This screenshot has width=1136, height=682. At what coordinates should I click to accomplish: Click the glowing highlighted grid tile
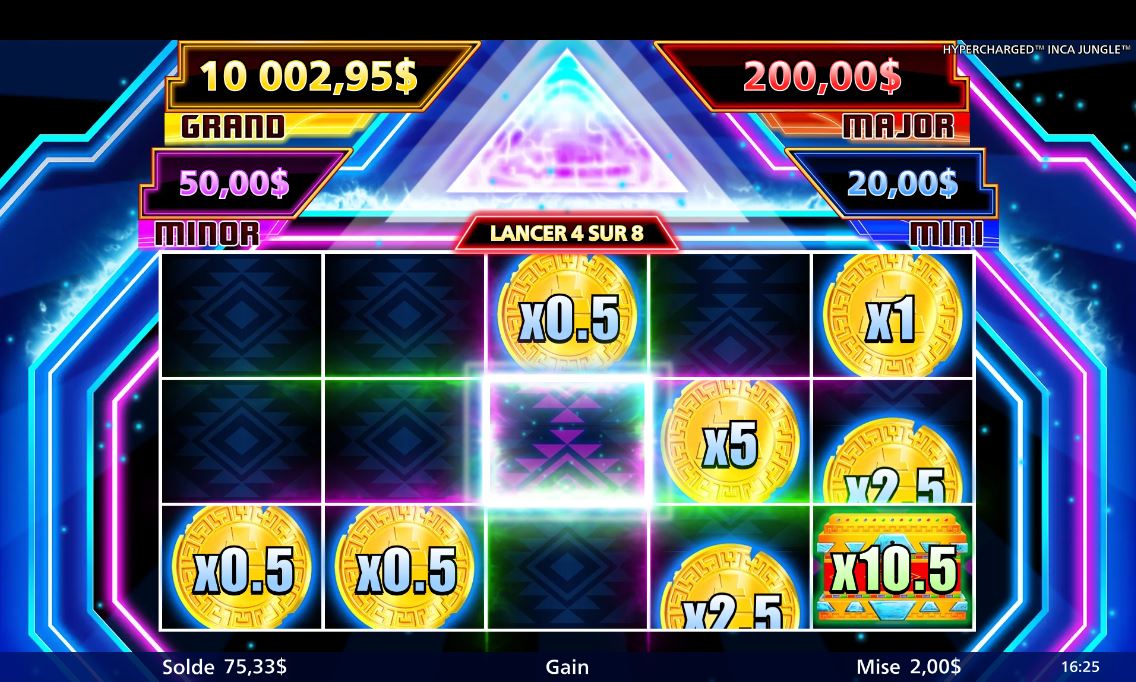pyautogui.click(x=568, y=442)
